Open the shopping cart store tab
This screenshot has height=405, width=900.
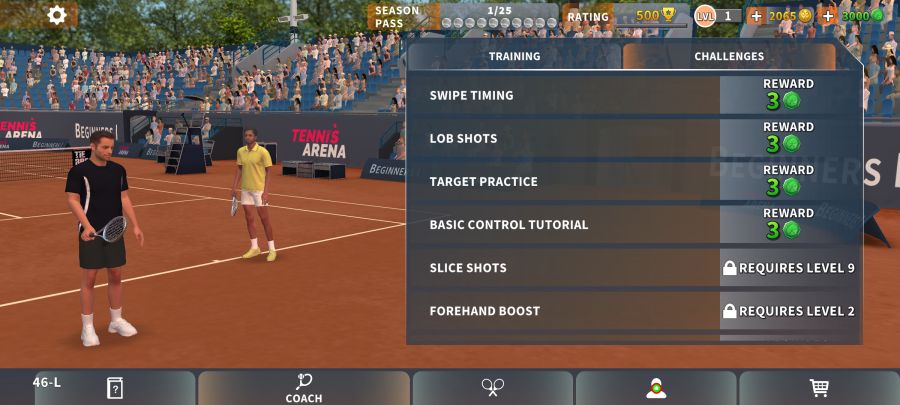click(x=819, y=388)
